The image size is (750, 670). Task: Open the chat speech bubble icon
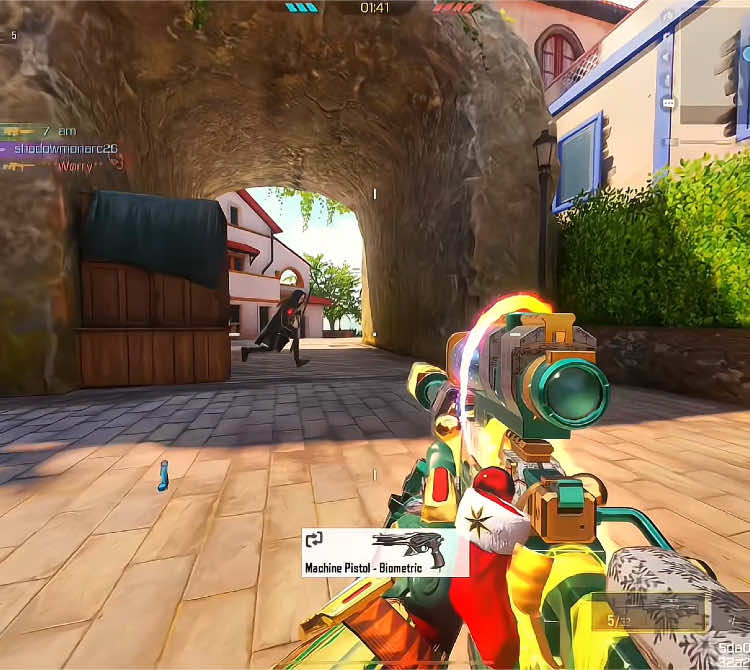(668, 103)
